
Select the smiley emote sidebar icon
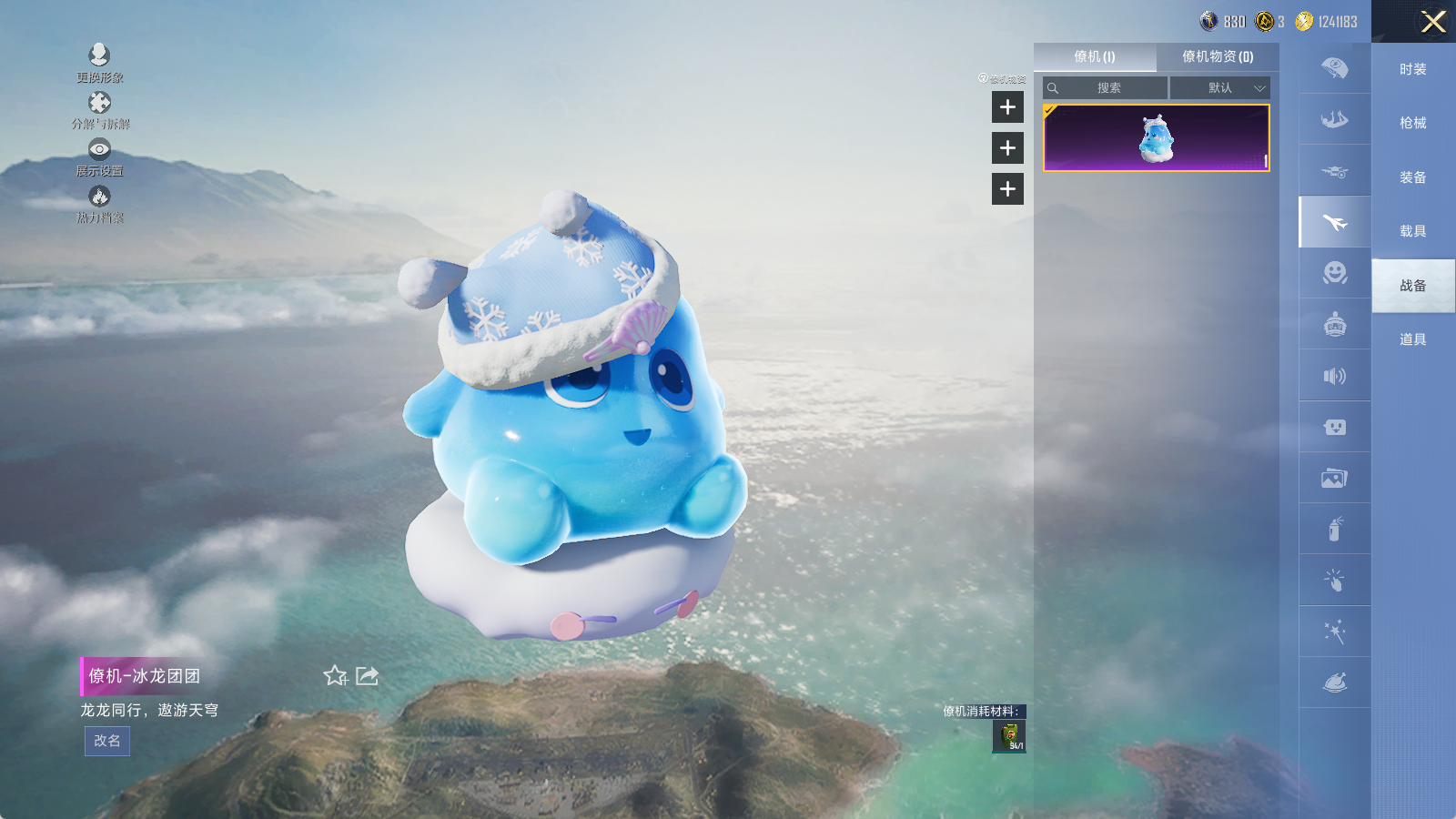pos(1334,273)
